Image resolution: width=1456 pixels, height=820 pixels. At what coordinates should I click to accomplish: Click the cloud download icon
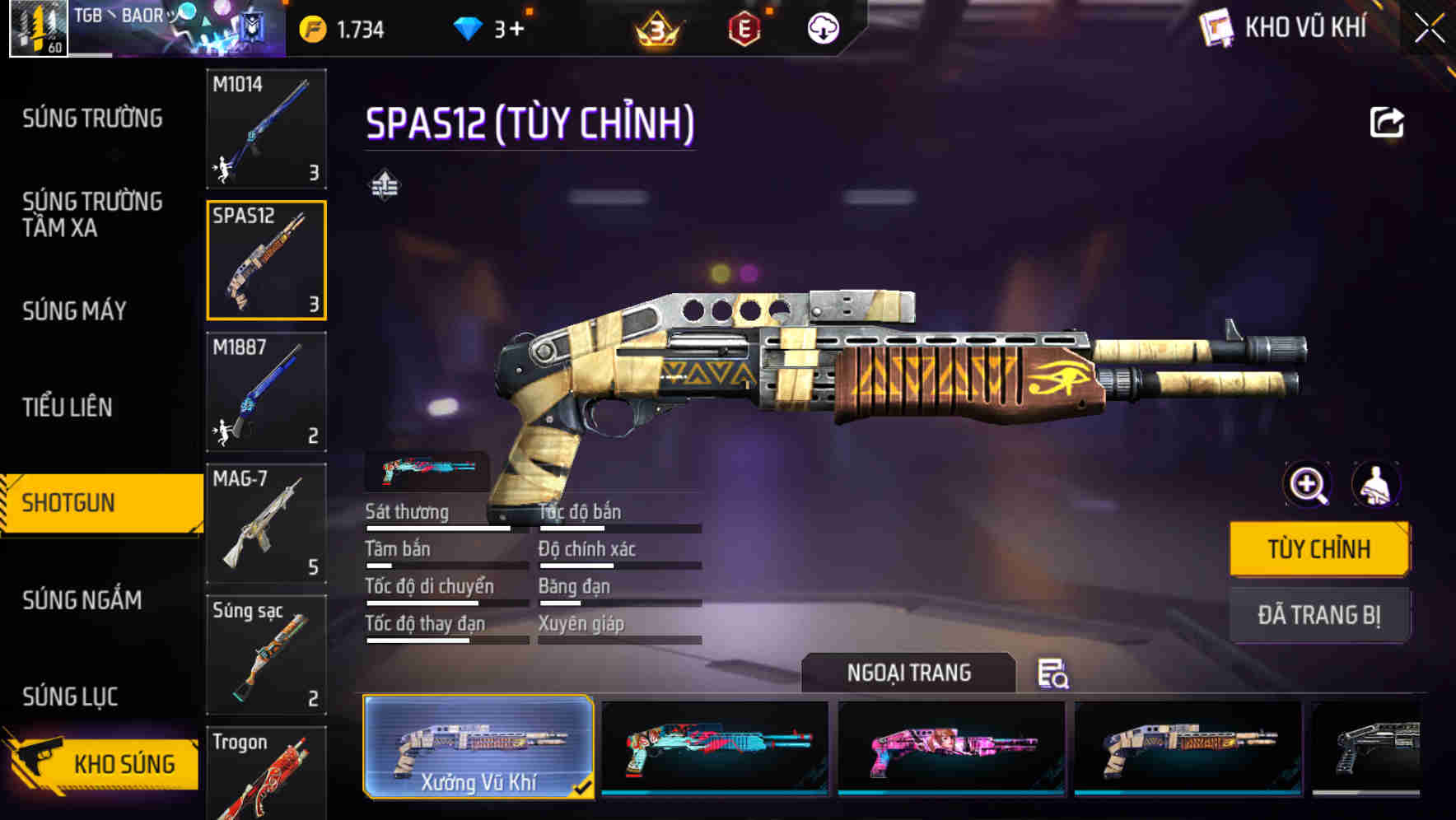[x=821, y=27]
